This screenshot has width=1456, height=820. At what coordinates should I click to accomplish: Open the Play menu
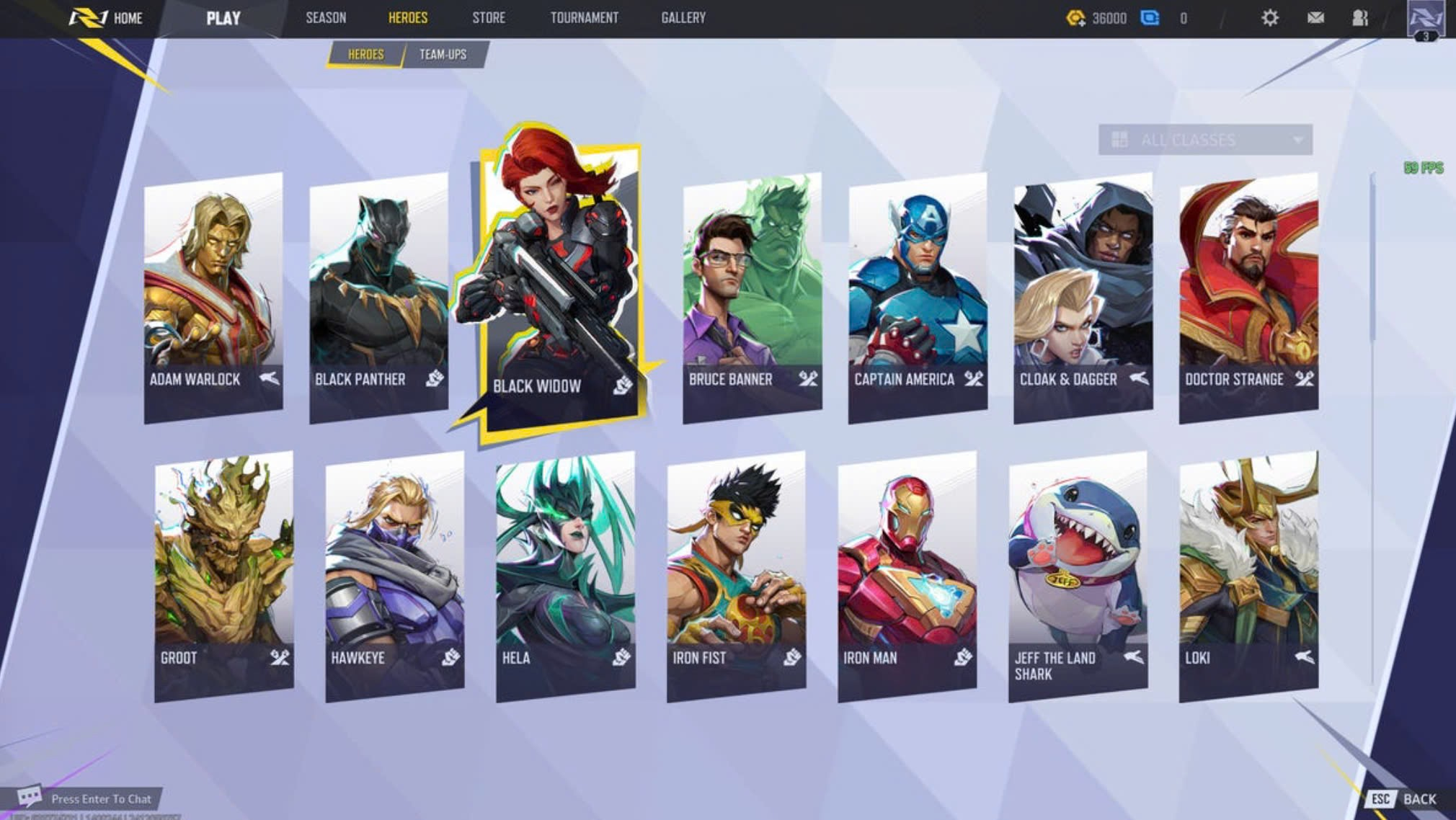coord(223,18)
